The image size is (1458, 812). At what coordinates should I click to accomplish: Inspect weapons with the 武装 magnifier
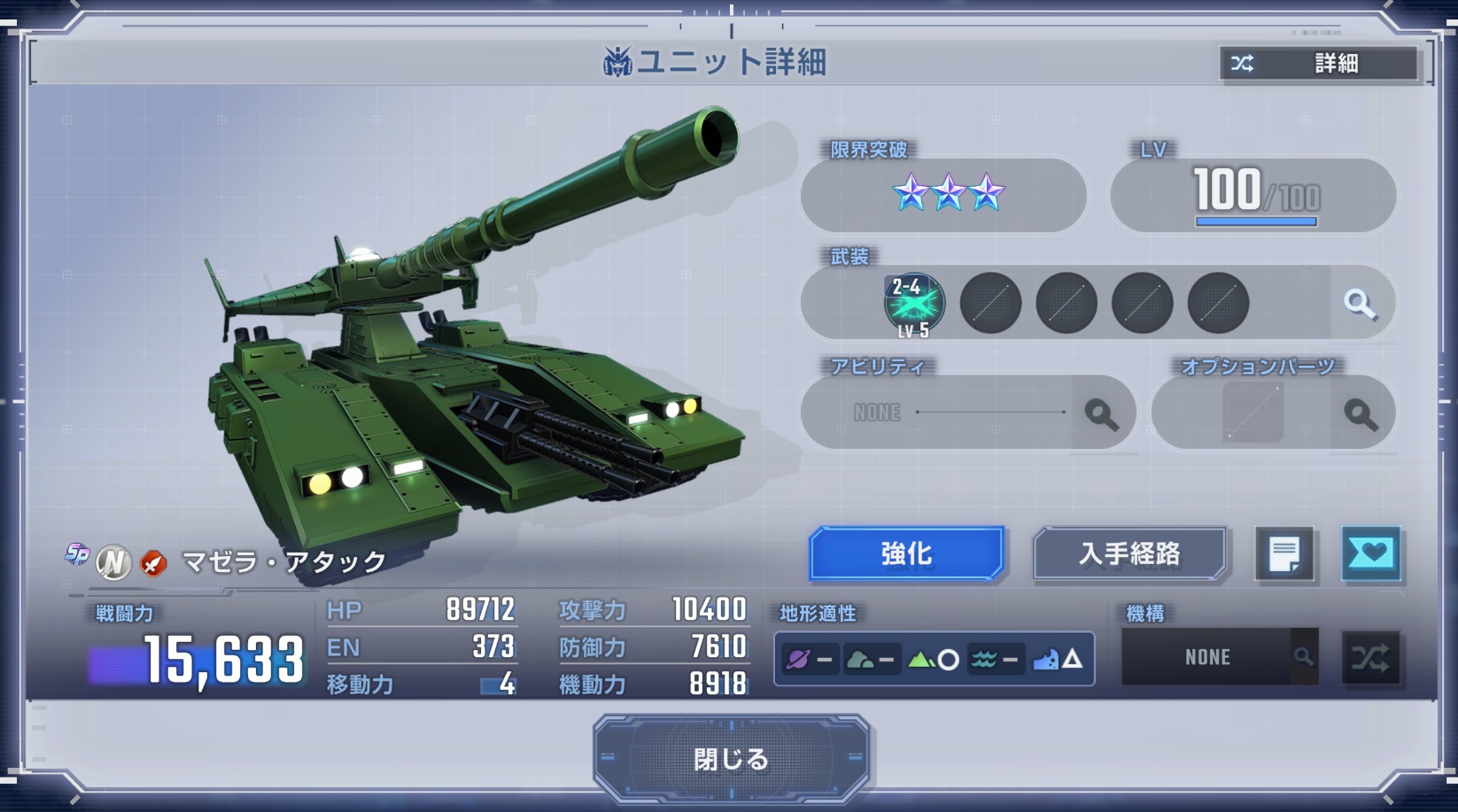click(1360, 304)
